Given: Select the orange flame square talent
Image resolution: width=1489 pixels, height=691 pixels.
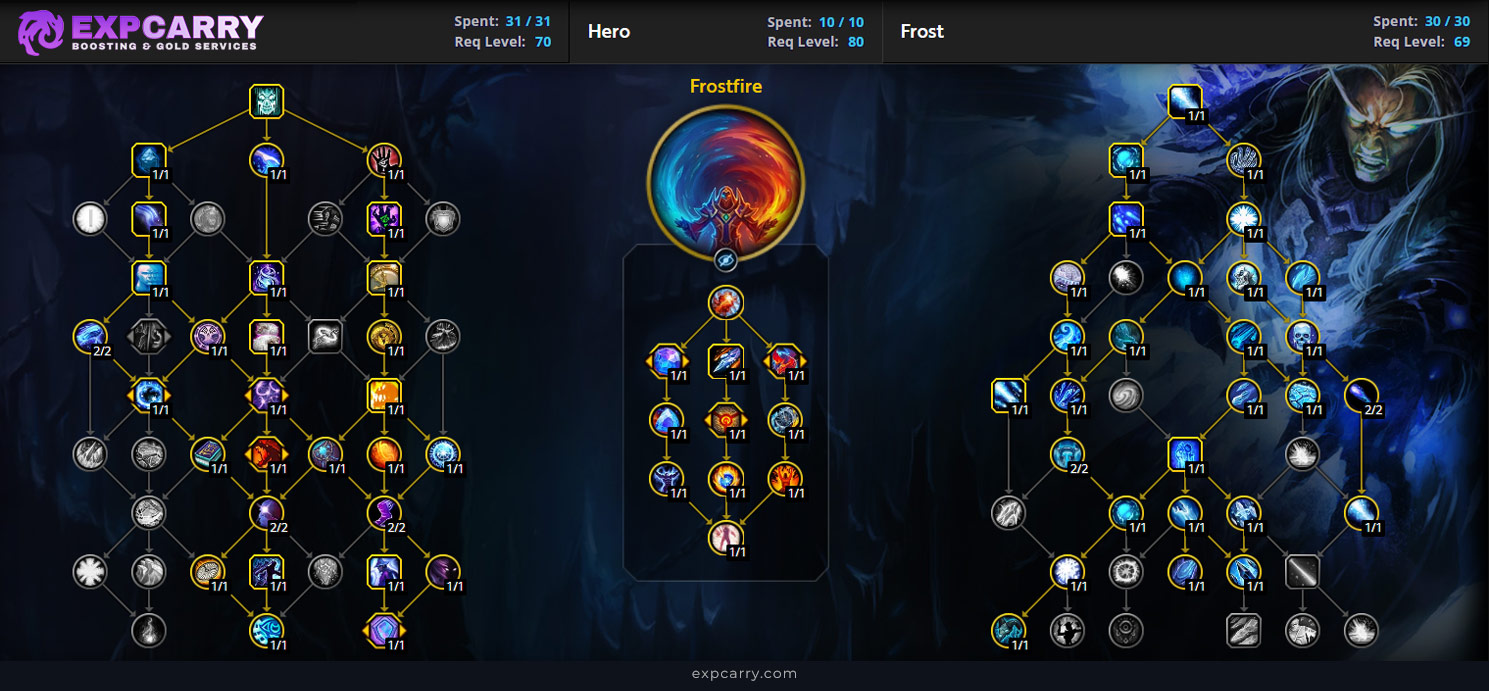Looking at the screenshot, I should (384, 395).
